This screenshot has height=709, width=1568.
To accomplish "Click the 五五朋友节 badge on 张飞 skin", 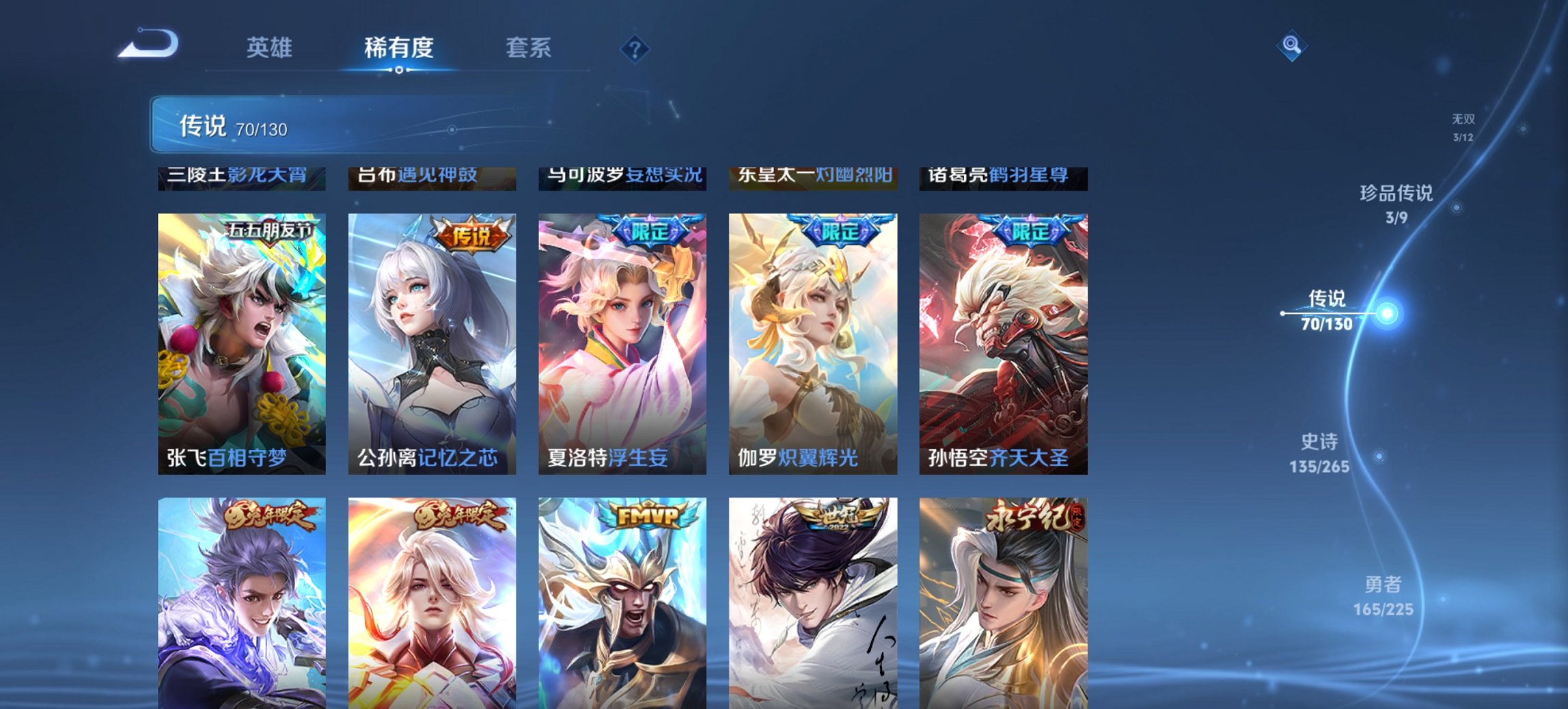I will 269,232.
